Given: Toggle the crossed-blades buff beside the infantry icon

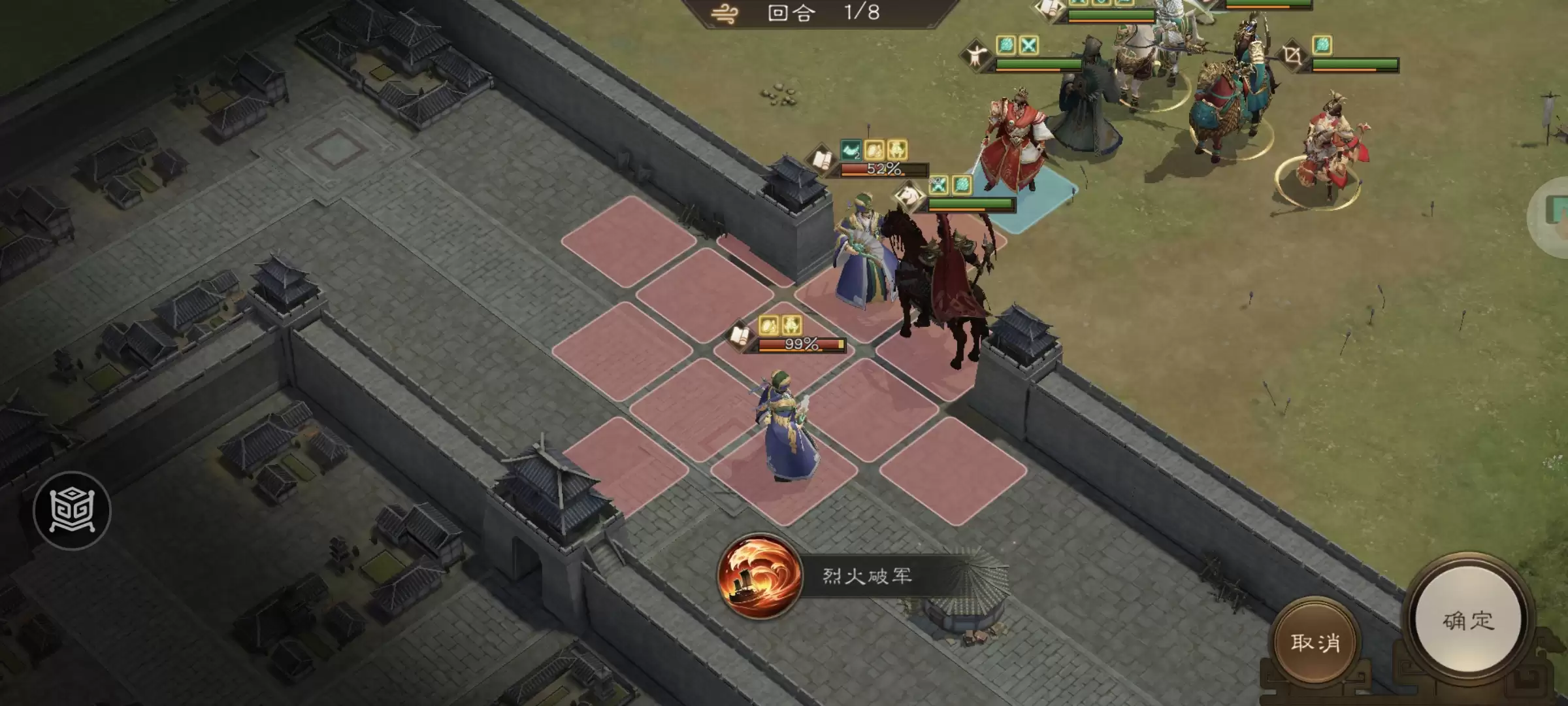Looking at the screenshot, I should 1028,44.
